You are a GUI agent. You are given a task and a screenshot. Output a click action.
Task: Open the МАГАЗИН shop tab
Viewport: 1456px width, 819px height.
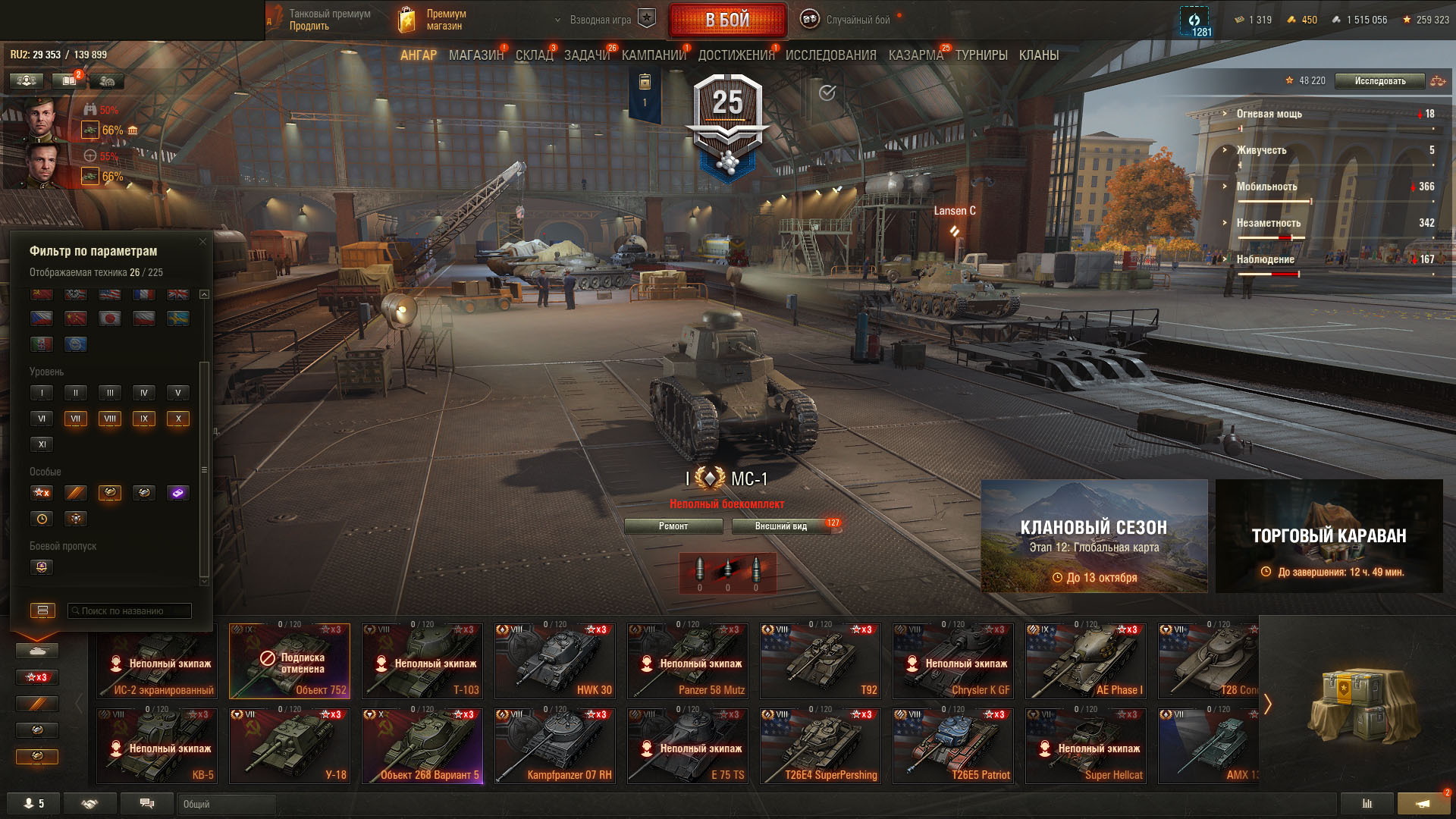475,55
